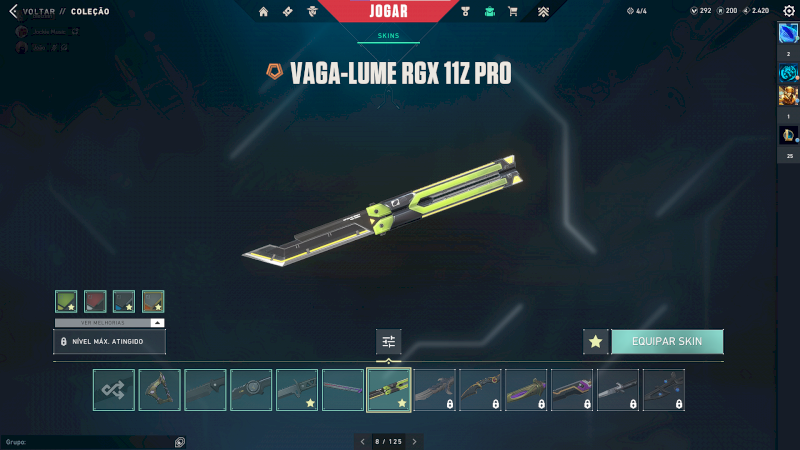Viewport: 800px width, 450px height.
Task: Select the red color variant swatch
Action: [x=95, y=301]
